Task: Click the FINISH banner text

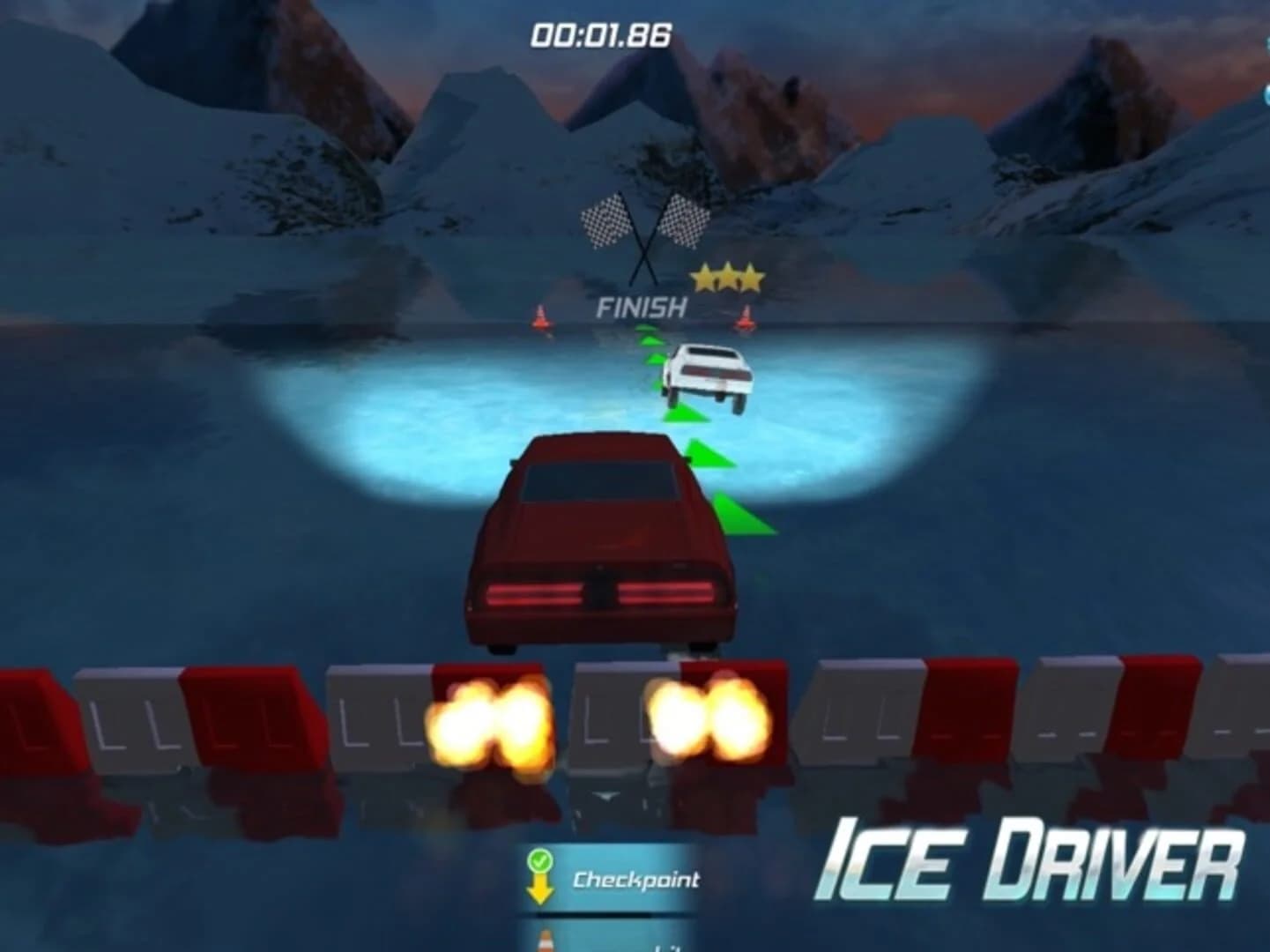Action: click(641, 308)
